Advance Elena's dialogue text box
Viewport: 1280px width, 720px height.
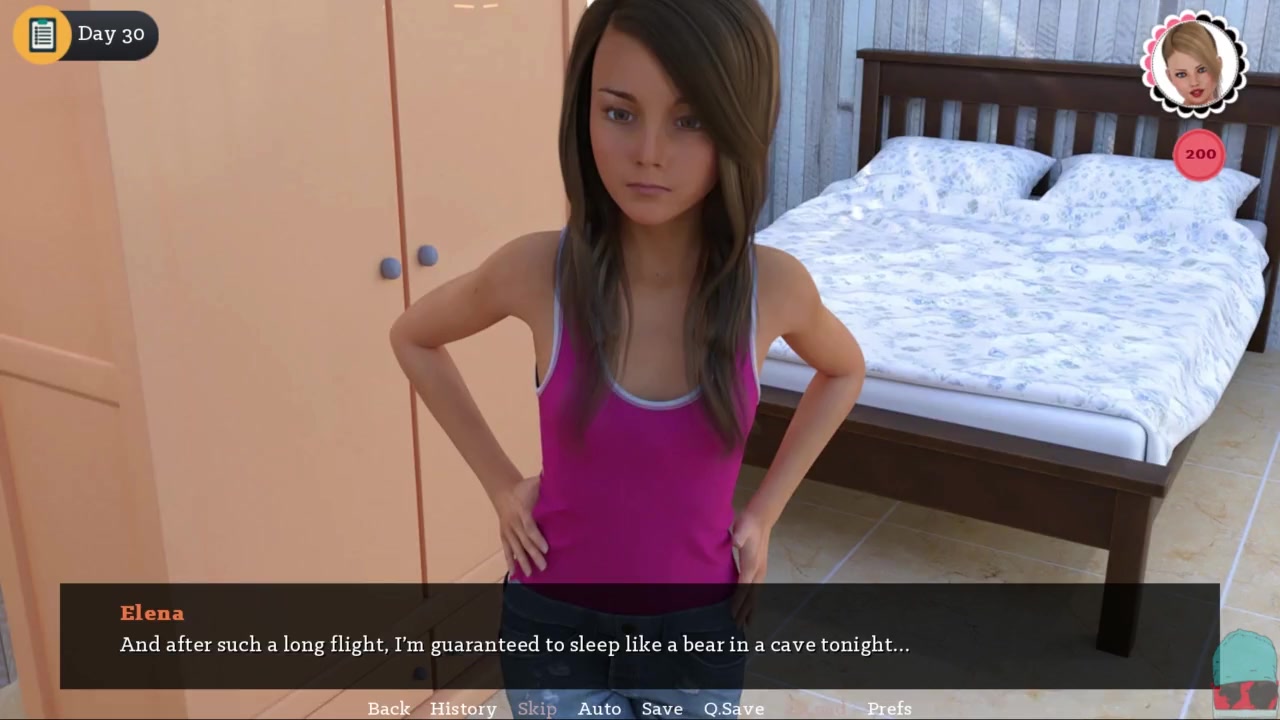point(640,636)
